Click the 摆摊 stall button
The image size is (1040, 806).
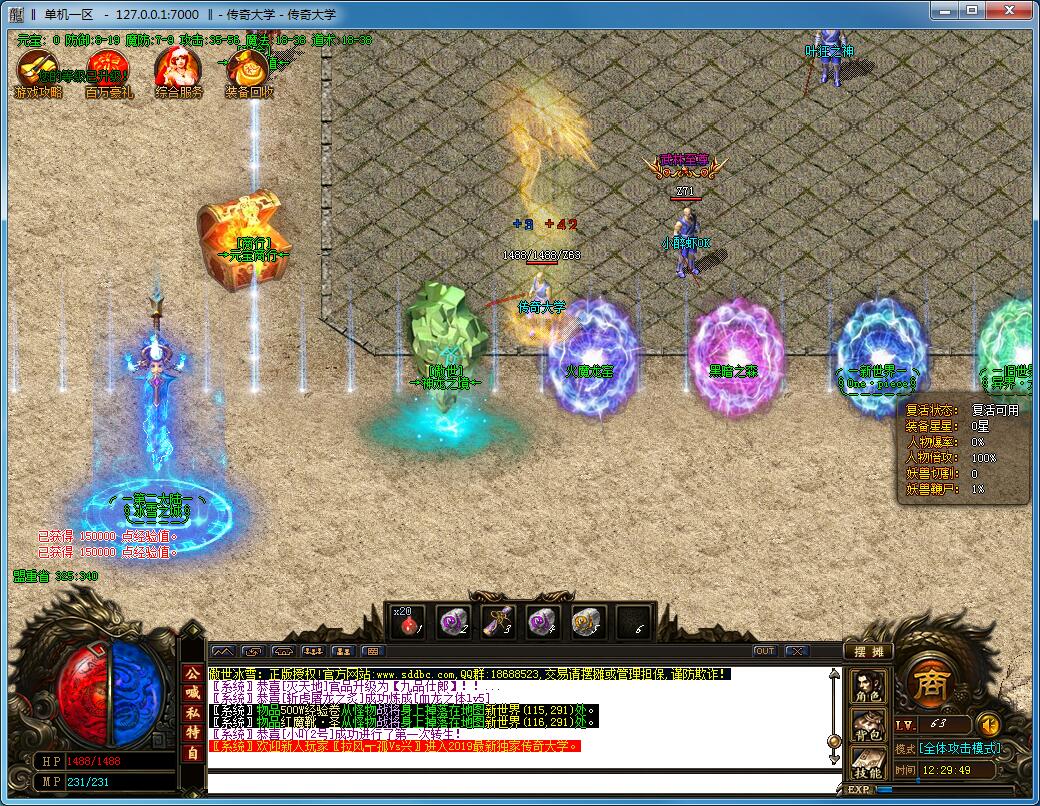pyautogui.click(x=866, y=651)
